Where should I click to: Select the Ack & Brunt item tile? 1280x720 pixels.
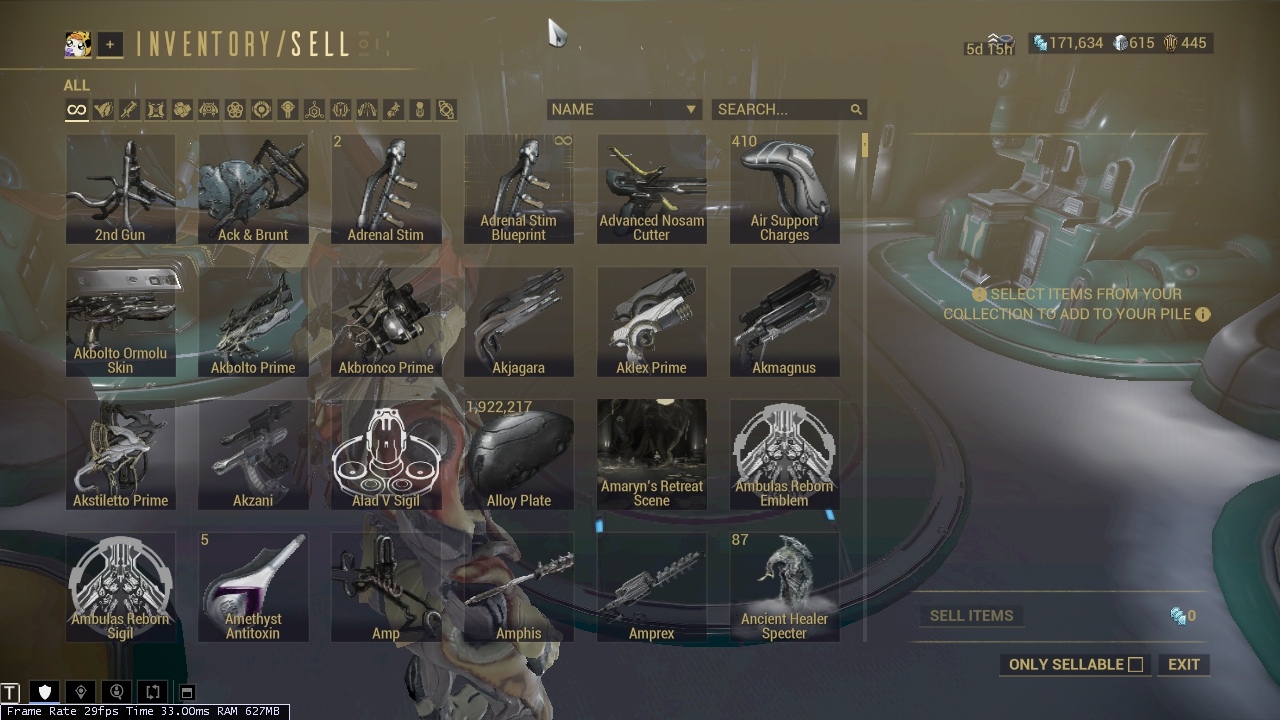(x=253, y=188)
